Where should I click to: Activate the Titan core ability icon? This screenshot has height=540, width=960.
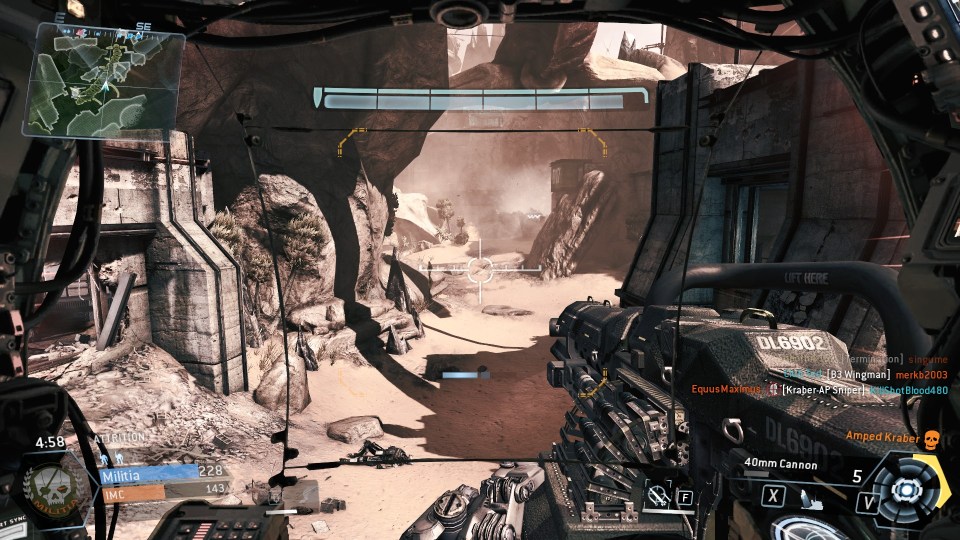point(909,489)
